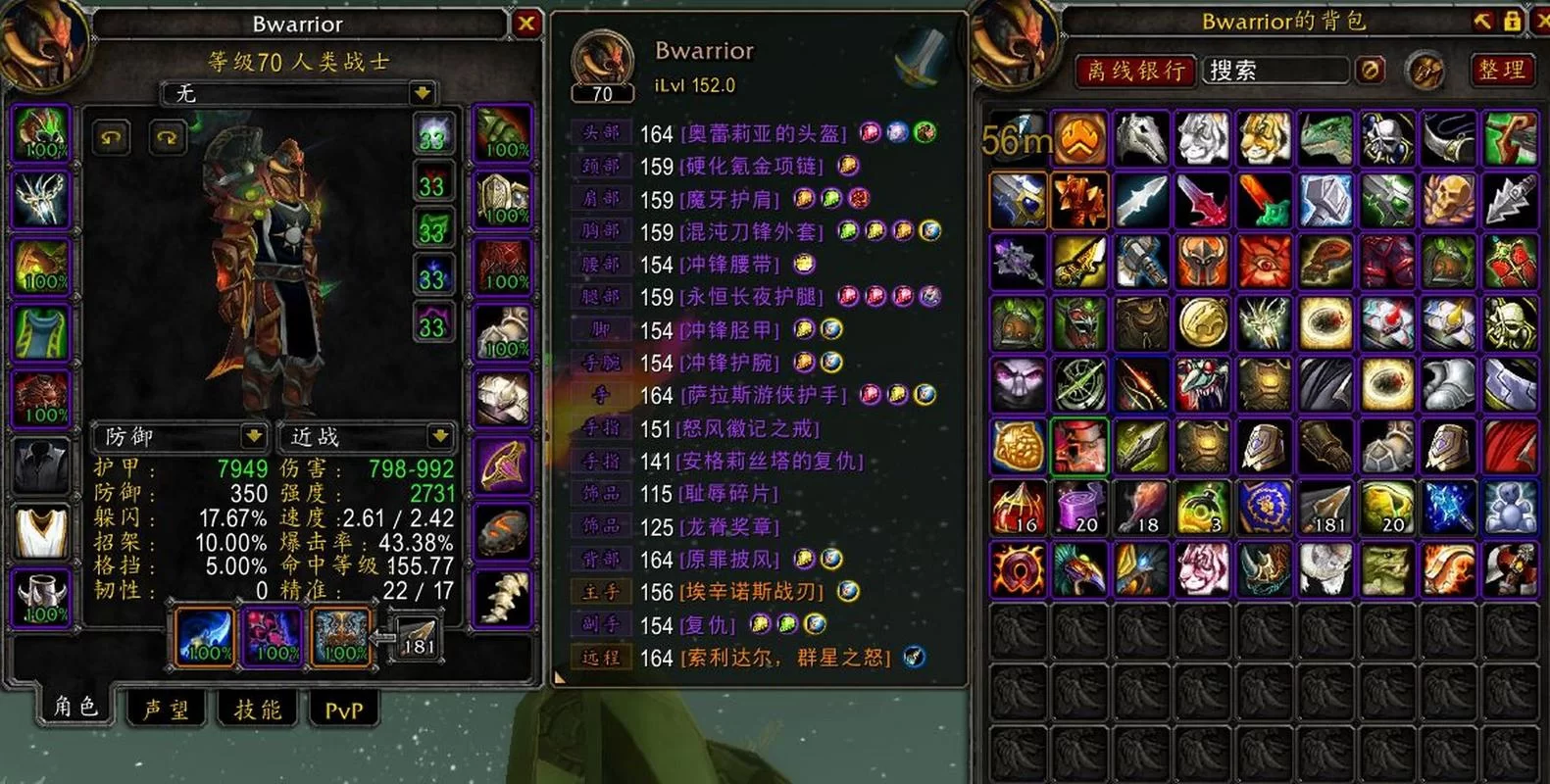Click the ring slot on the right column
1550x784 pixels.
[503, 464]
